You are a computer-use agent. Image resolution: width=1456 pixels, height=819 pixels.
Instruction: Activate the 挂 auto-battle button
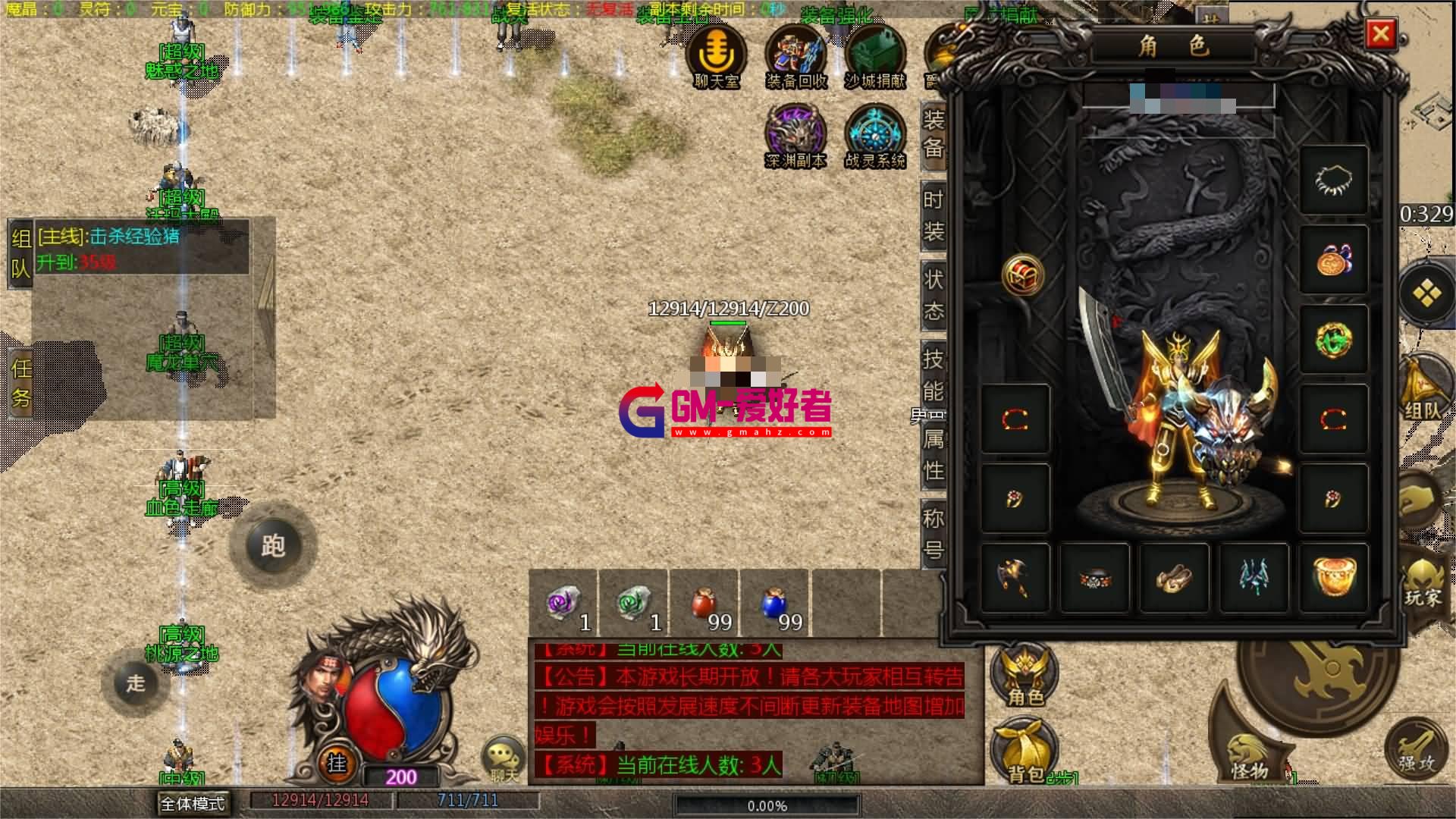[x=337, y=761]
